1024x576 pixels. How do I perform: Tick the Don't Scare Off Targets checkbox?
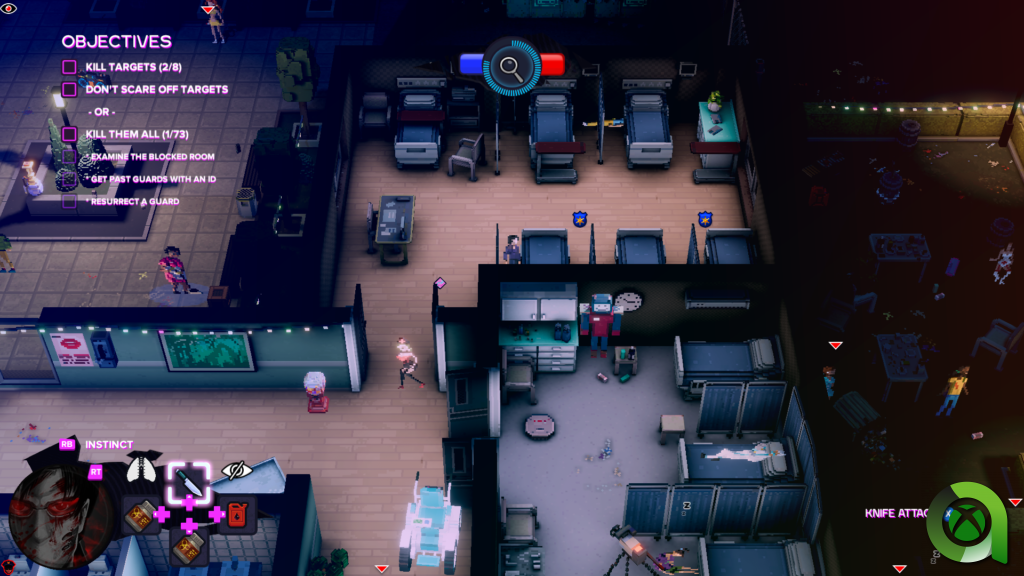(x=69, y=89)
